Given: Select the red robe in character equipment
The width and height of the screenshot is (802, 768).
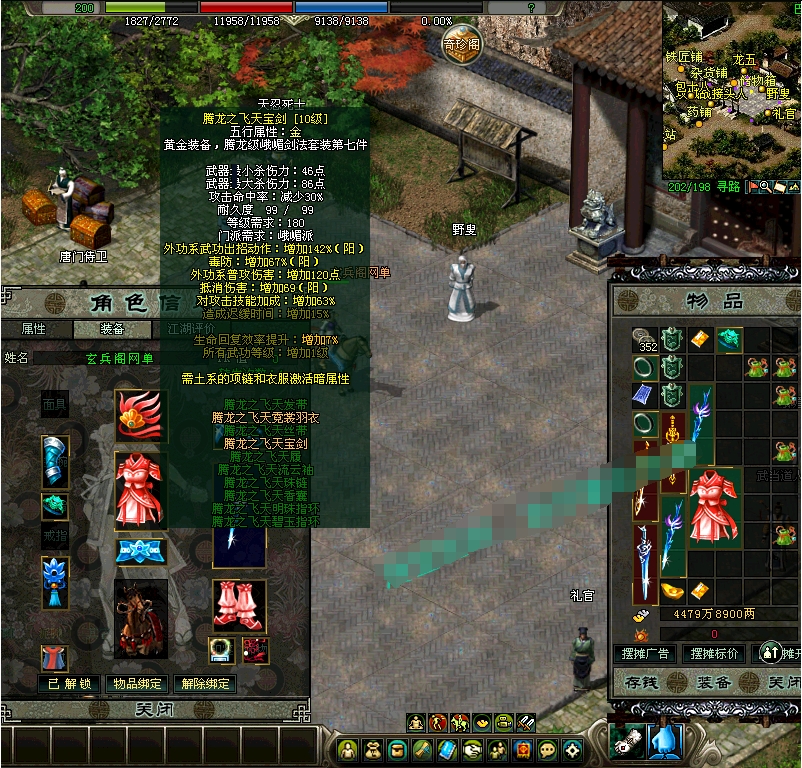Looking at the screenshot, I should pyautogui.click(x=140, y=489).
